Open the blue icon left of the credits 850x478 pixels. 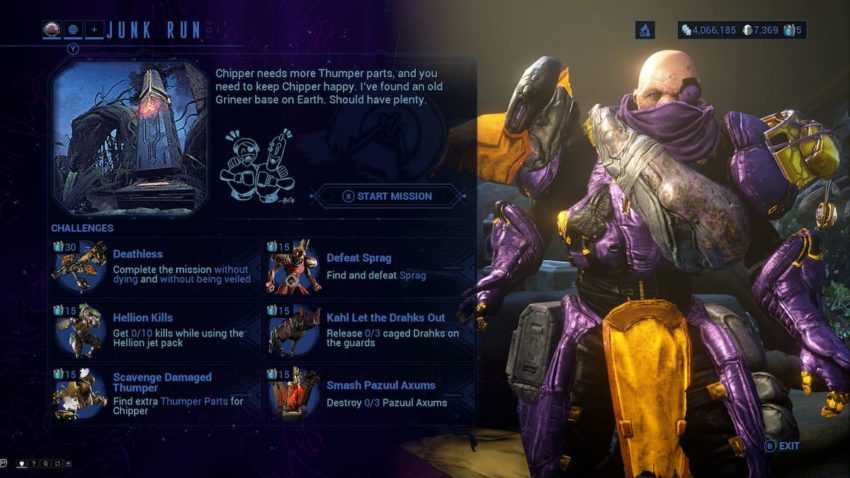click(x=645, y=30)
